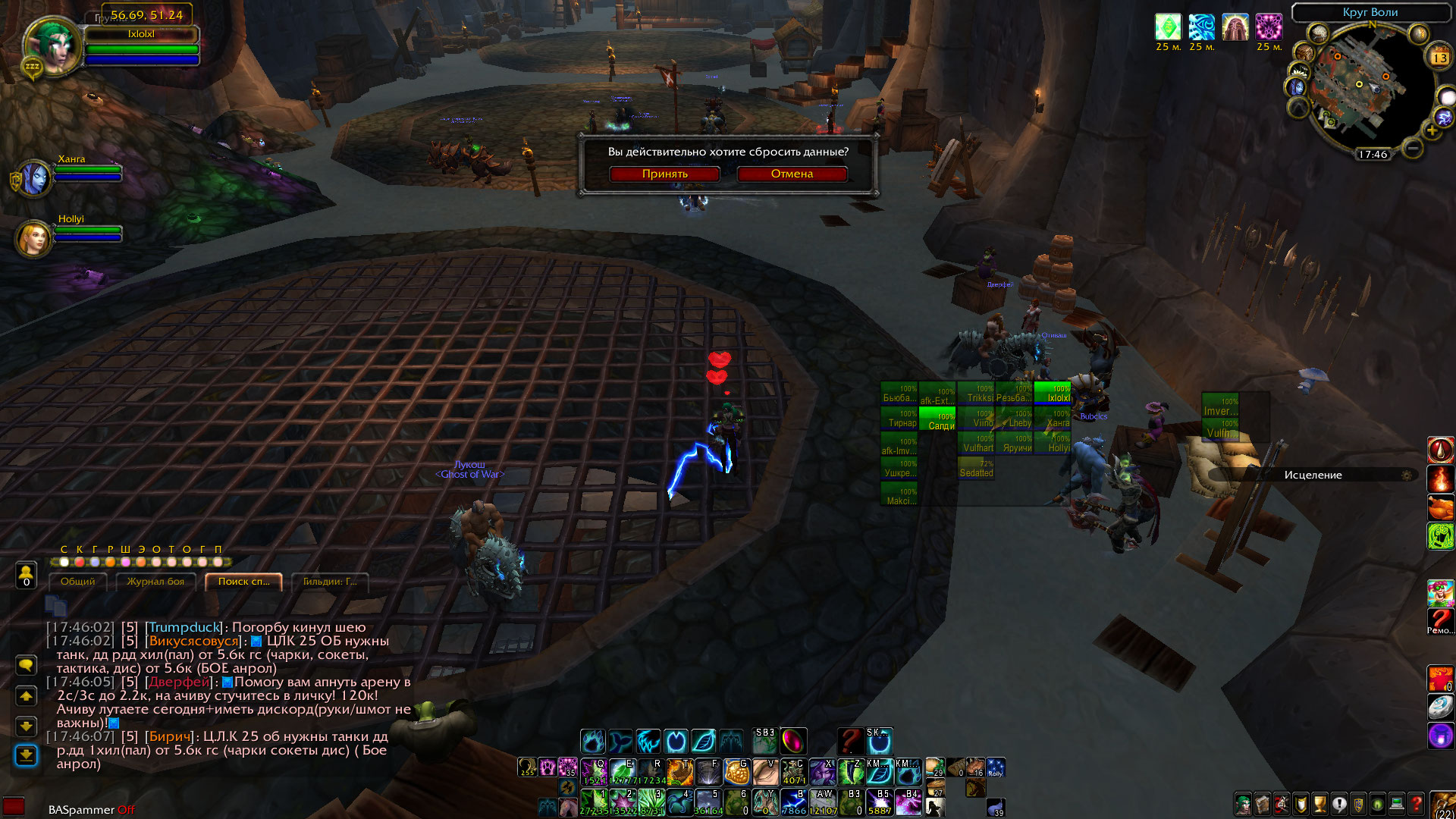Open the Журнал боя combat log tab
The image size is (1456, 819).
(155, 582)
